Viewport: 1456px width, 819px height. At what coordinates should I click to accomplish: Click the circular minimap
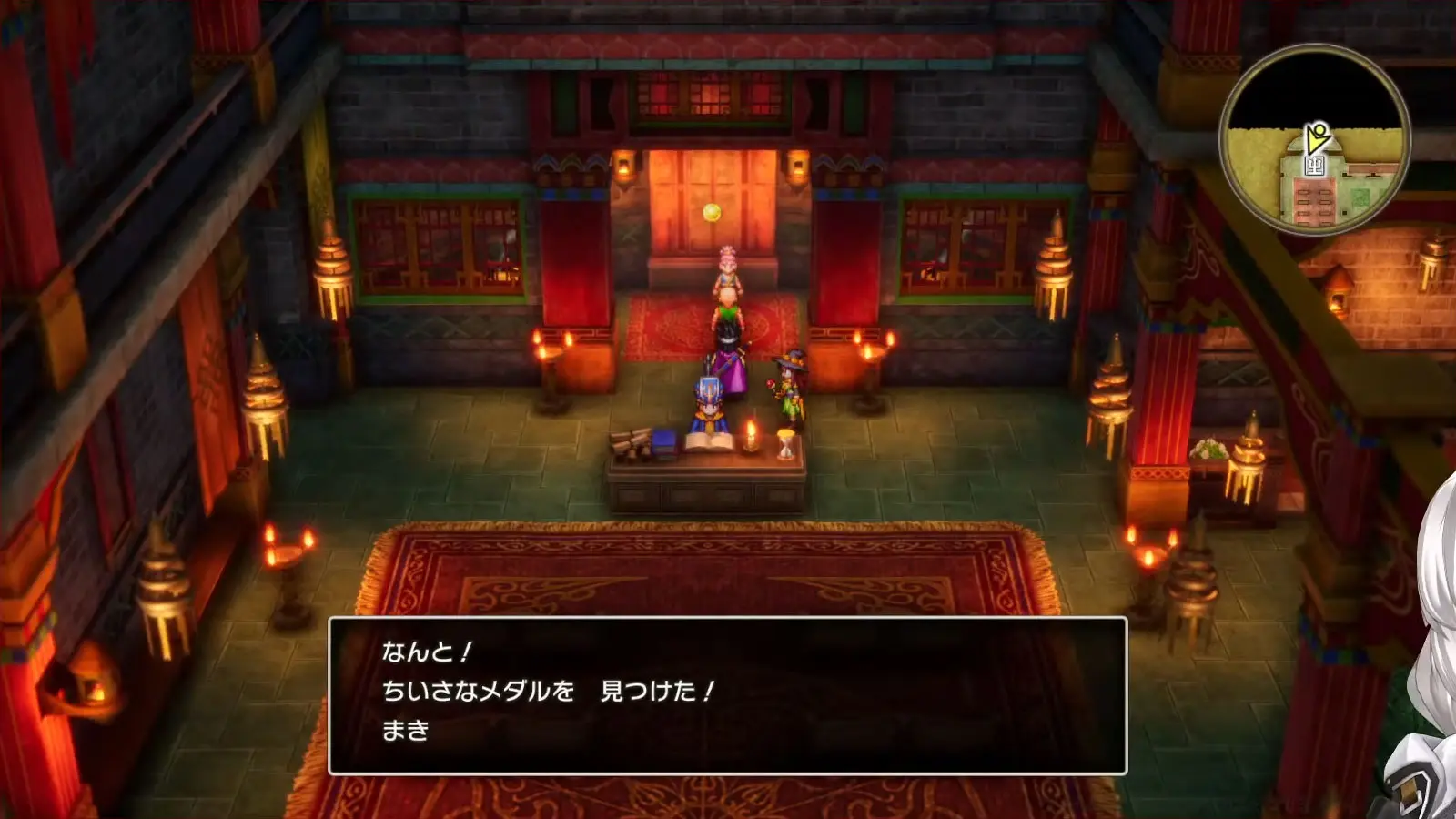pyautogui.click(x=1314, y=139)
